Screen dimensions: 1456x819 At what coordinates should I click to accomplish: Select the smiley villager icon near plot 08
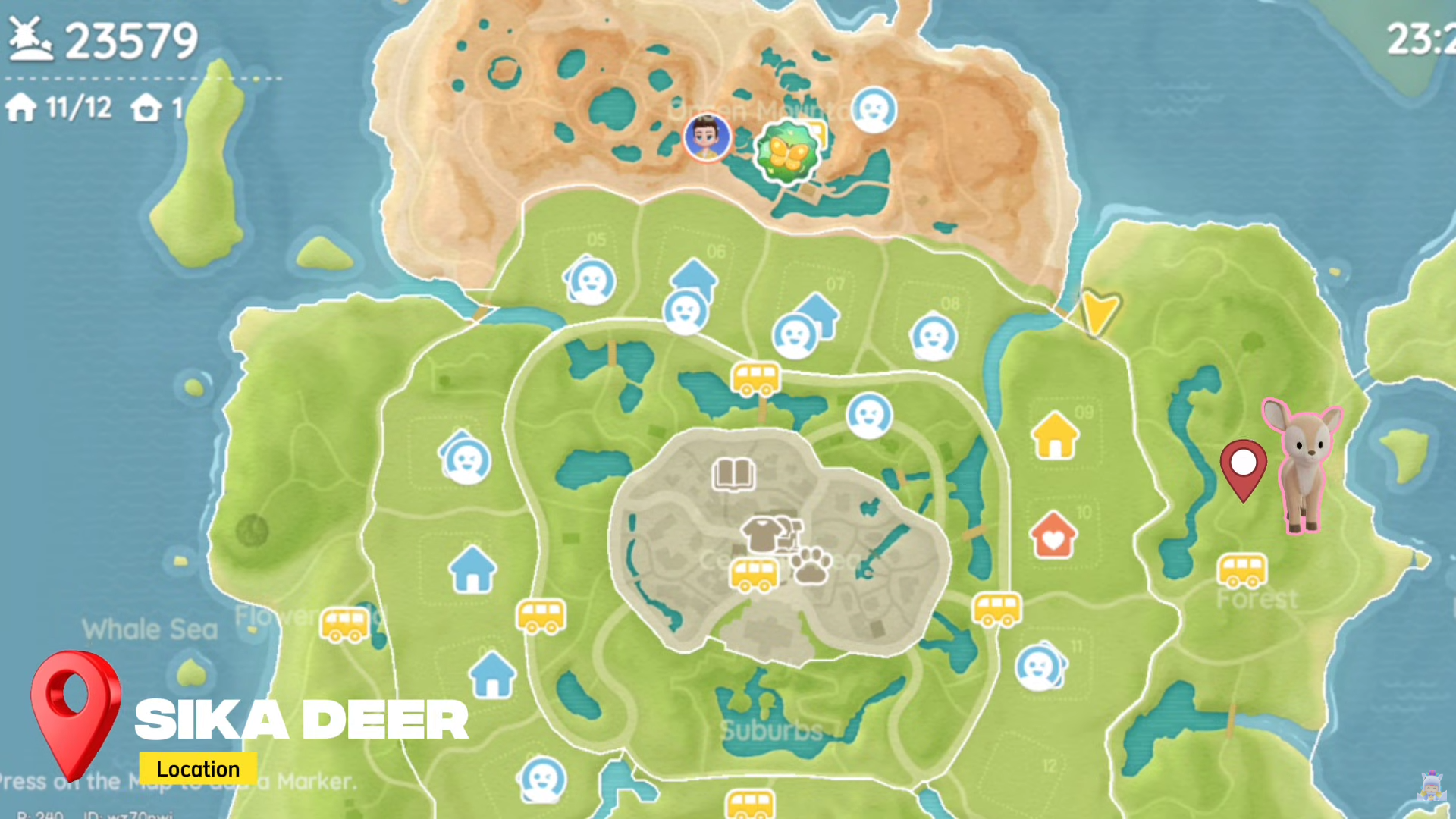click(x=934, y=337)
